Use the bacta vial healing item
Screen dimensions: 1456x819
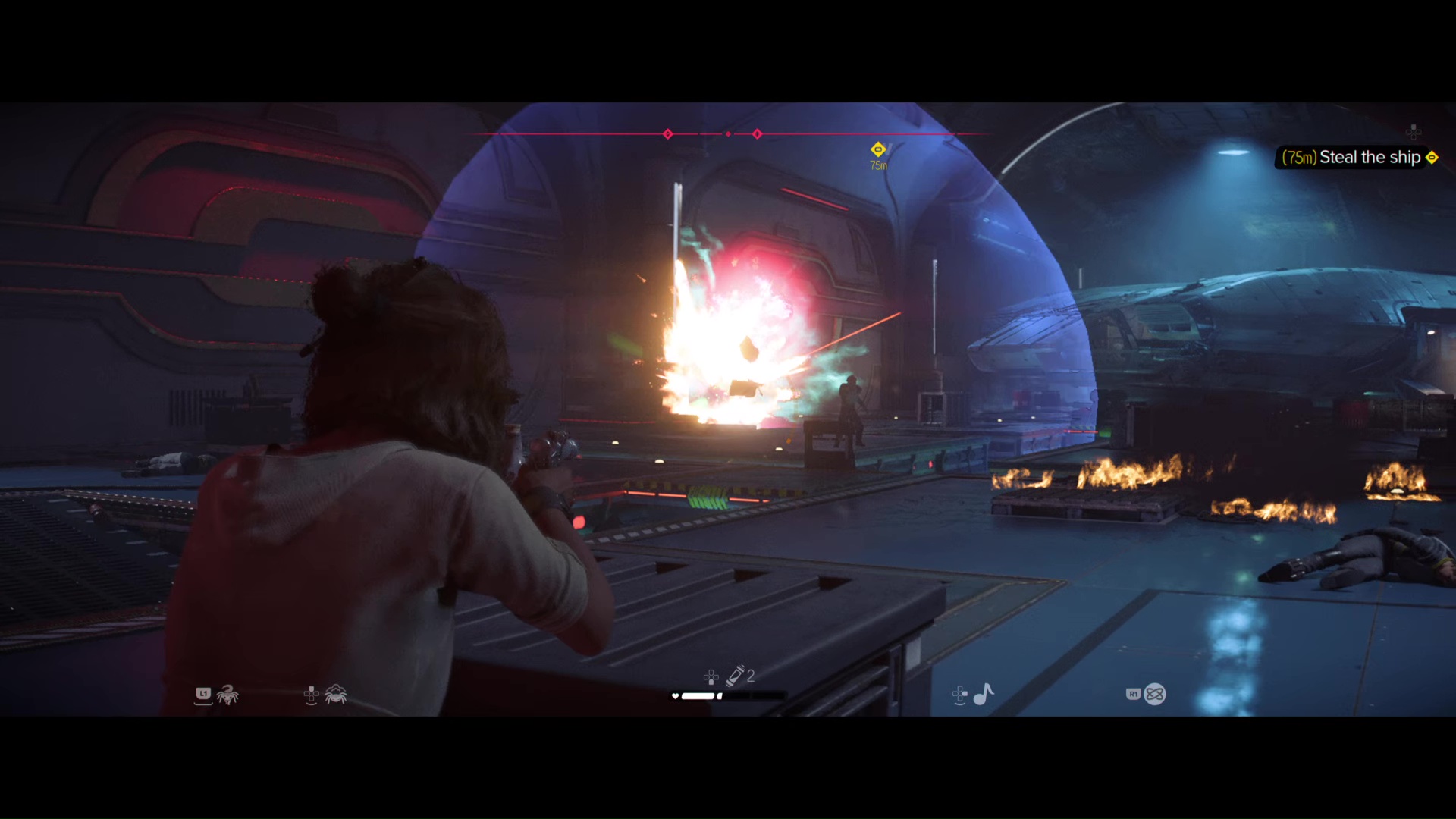[x=735, y=676]
